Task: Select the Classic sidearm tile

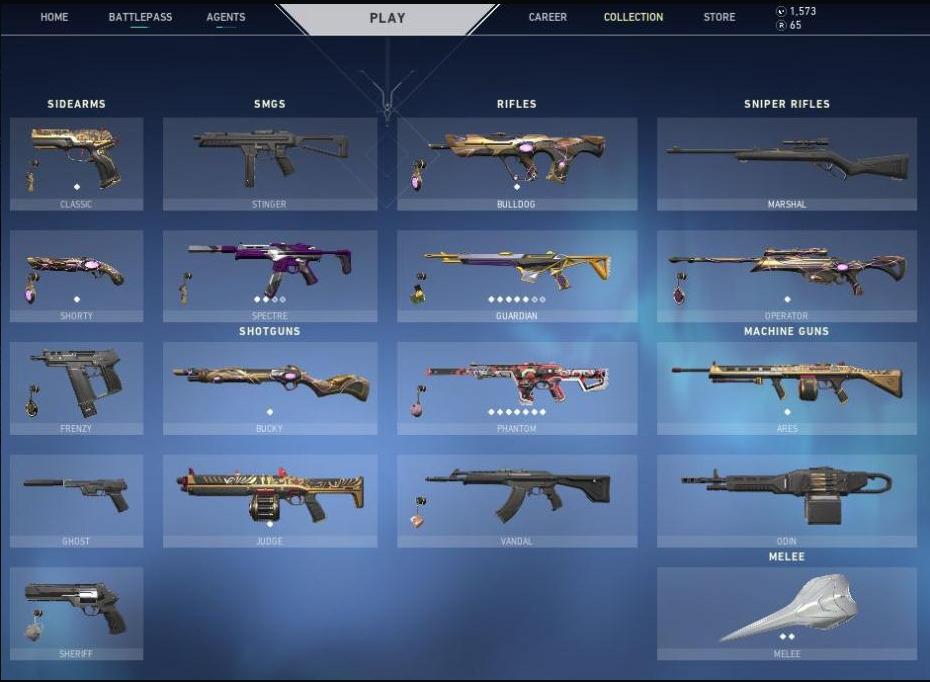Action: coord(76,163)
